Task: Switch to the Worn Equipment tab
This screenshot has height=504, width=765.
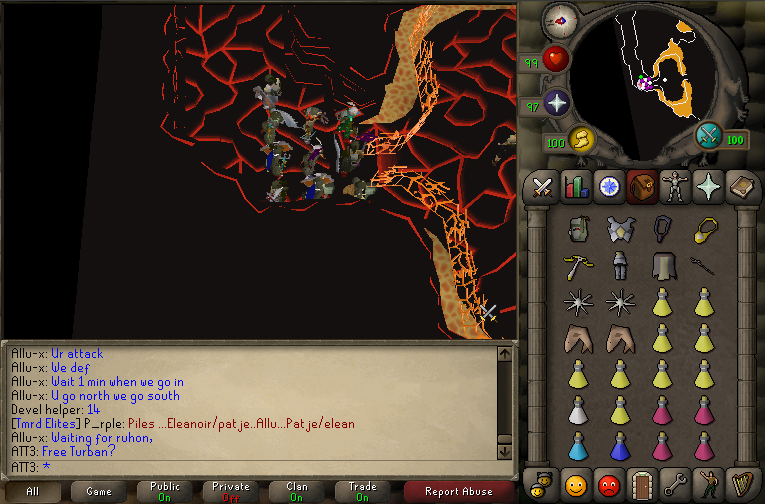Action: coord(672,187)
